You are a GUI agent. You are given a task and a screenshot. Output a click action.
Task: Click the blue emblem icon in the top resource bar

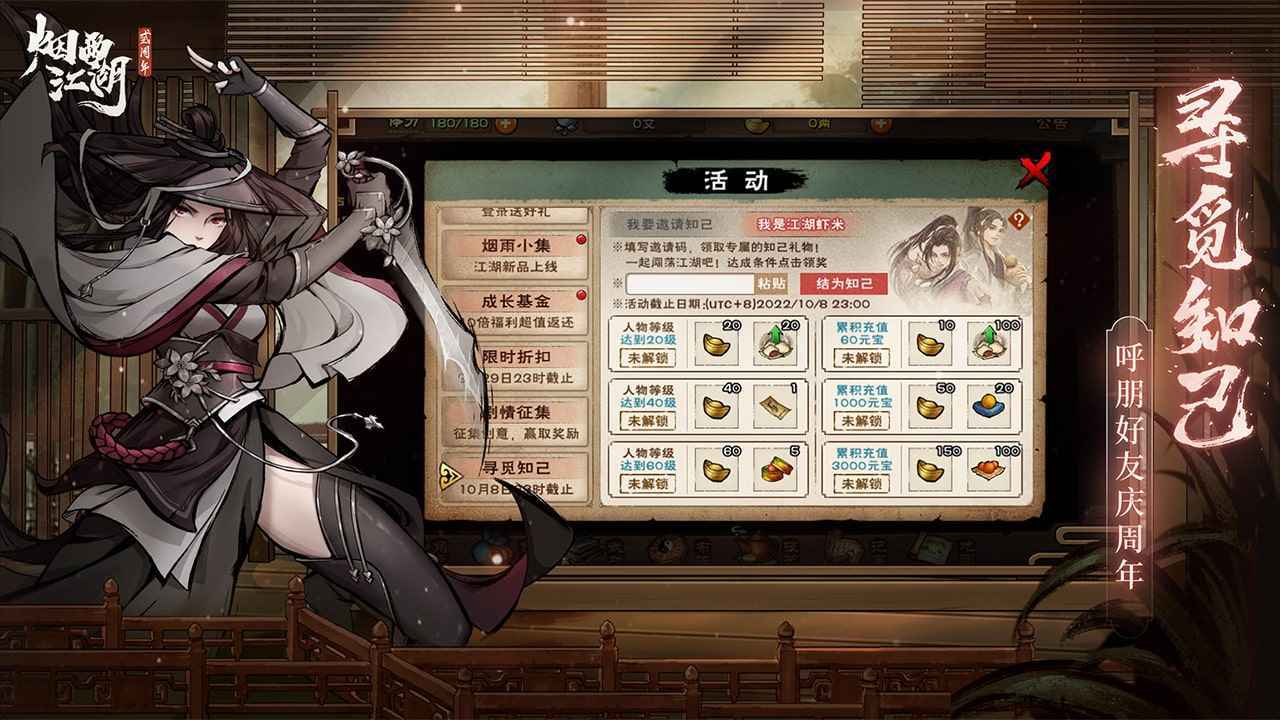[563, 127]
